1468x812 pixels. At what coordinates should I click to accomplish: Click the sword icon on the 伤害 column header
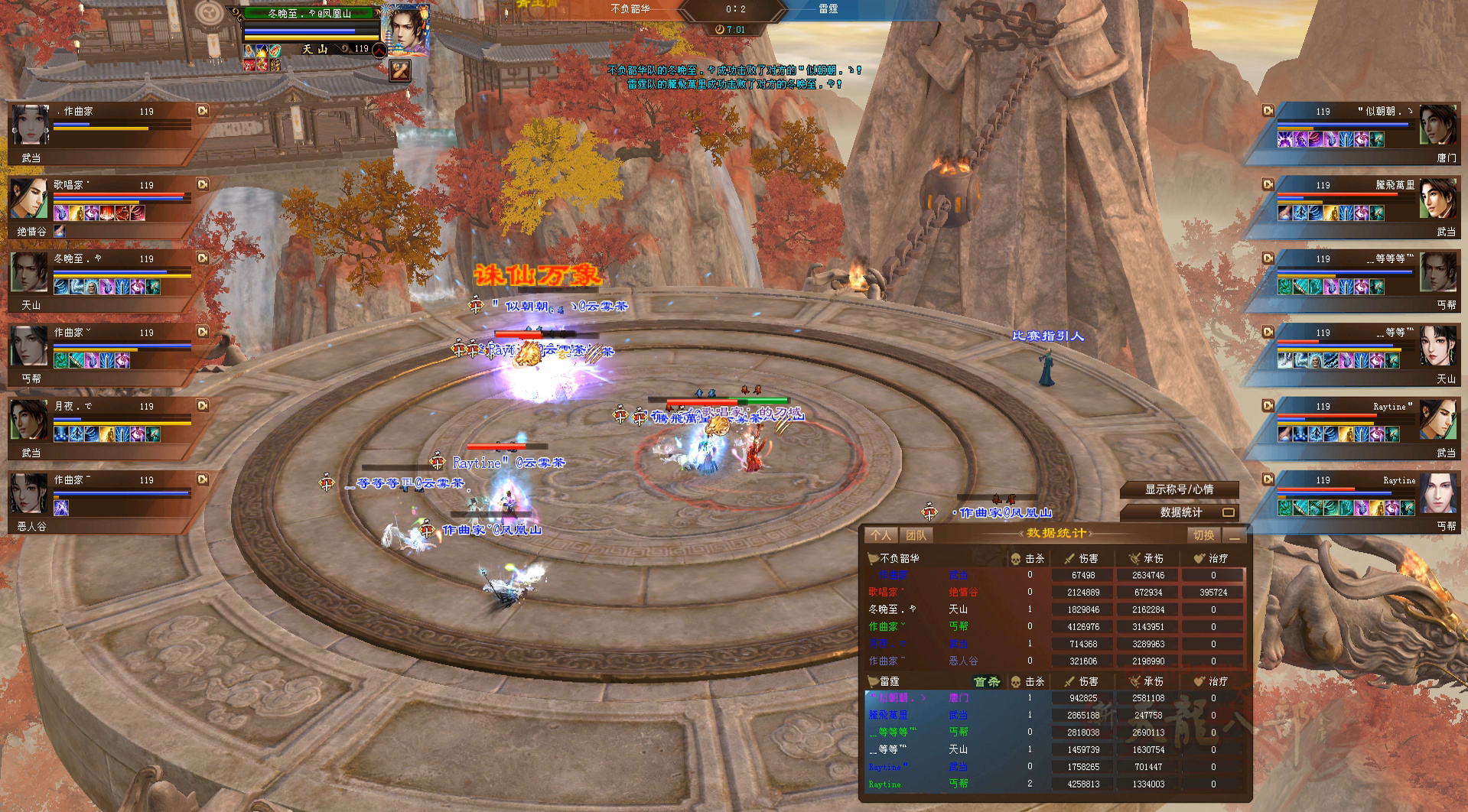(1070, 557)
